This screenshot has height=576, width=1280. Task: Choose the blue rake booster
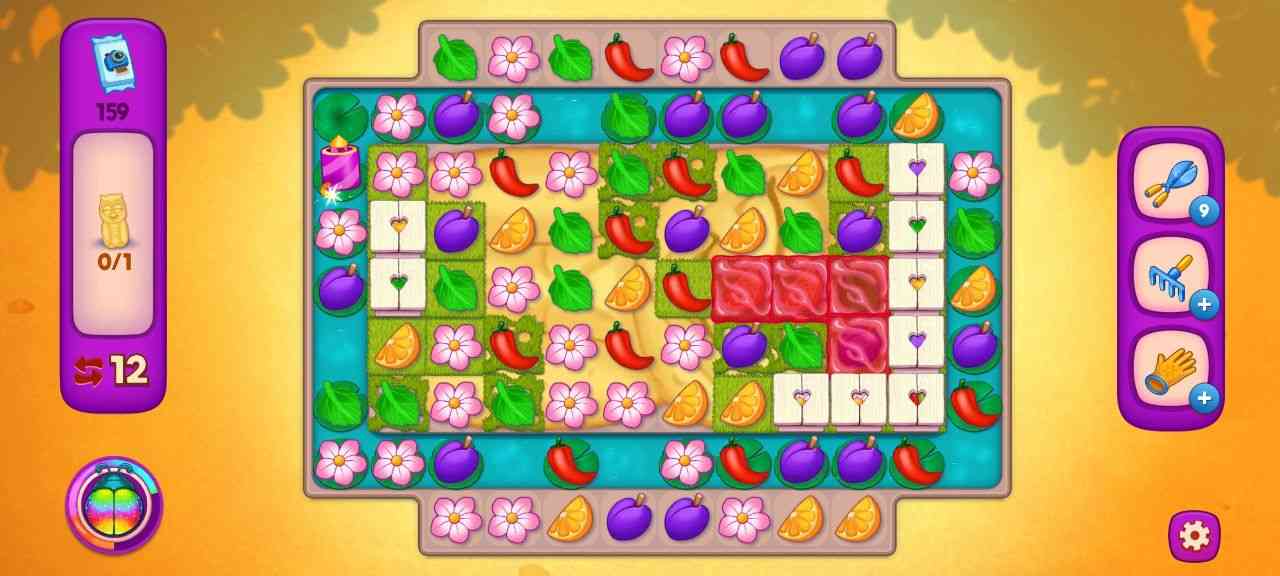[x=1169, y=277]
